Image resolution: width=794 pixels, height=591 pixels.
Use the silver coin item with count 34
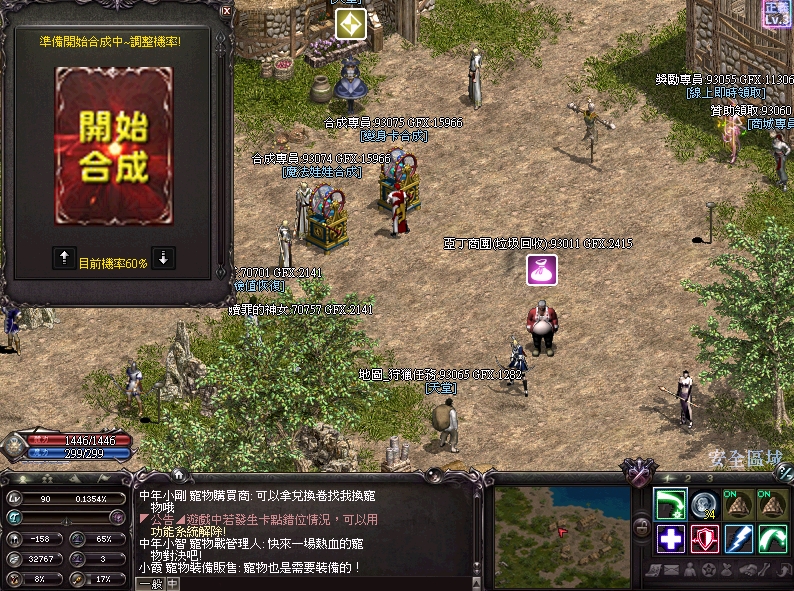point(703,505)
